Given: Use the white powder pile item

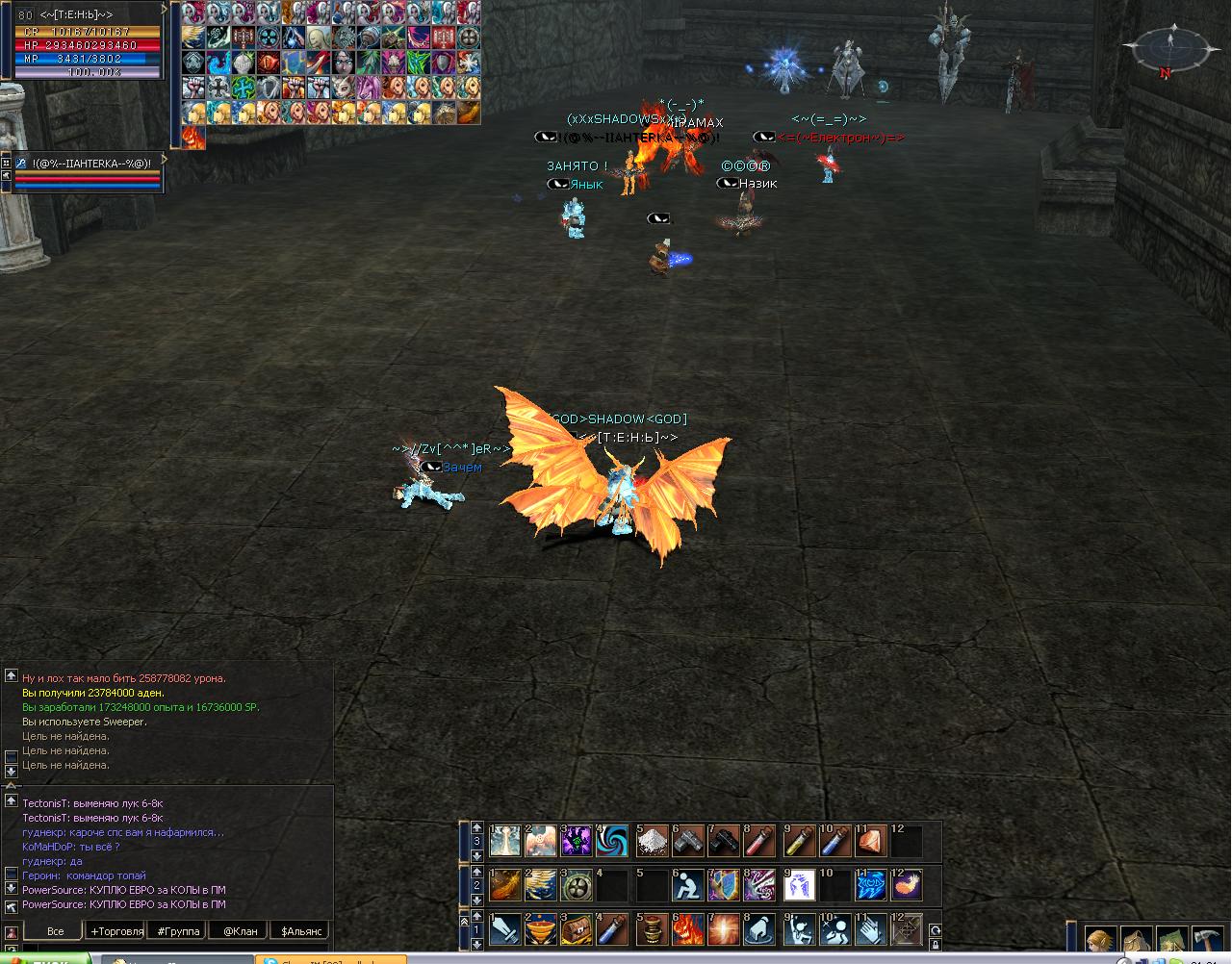Looking at the screenshot, I should coord(652,842).
